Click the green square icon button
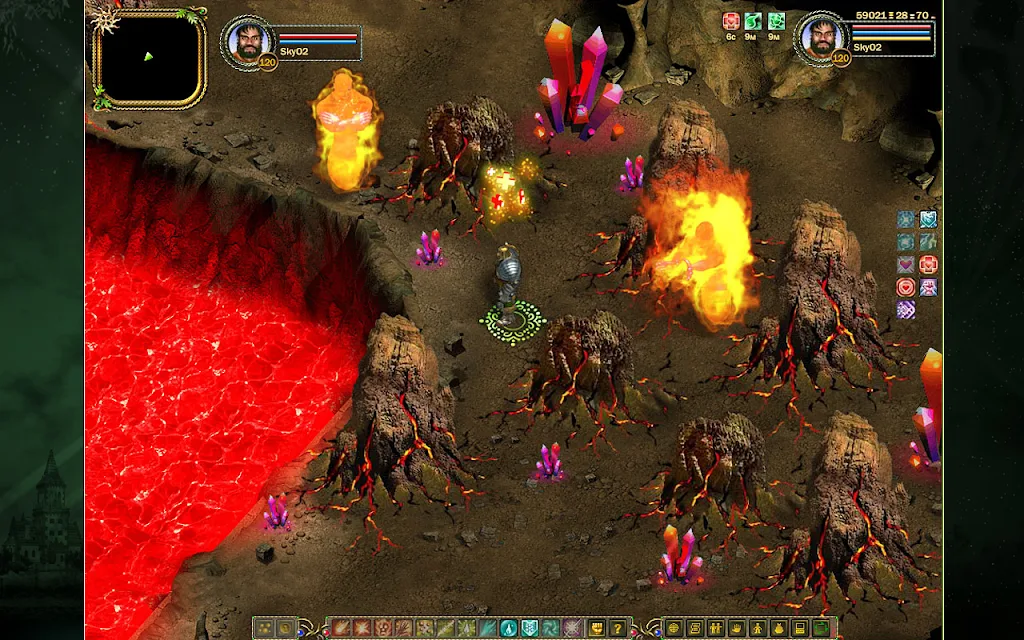 (821, 628)
